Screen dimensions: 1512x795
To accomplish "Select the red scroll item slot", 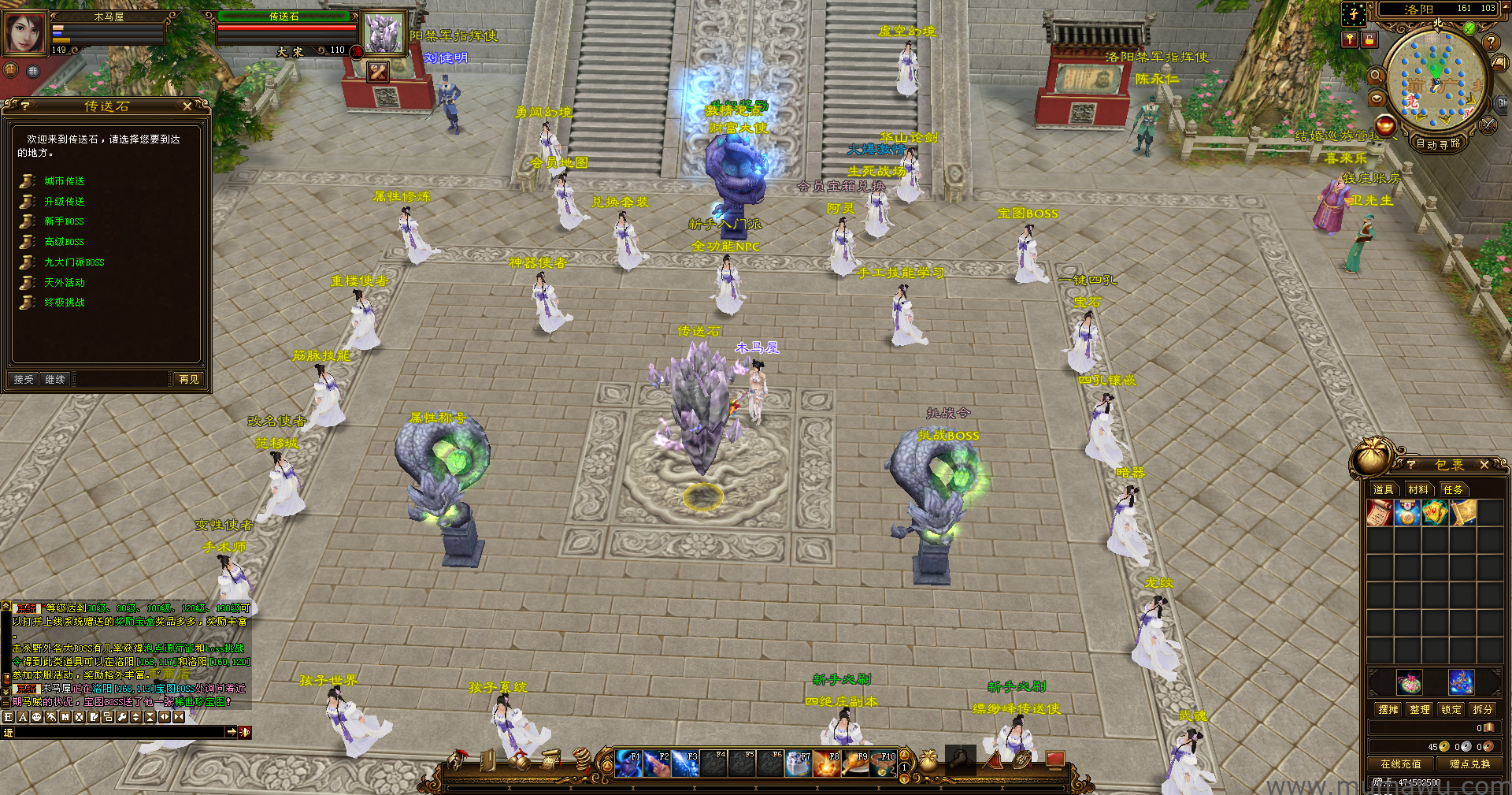I will click(1380, 513).
